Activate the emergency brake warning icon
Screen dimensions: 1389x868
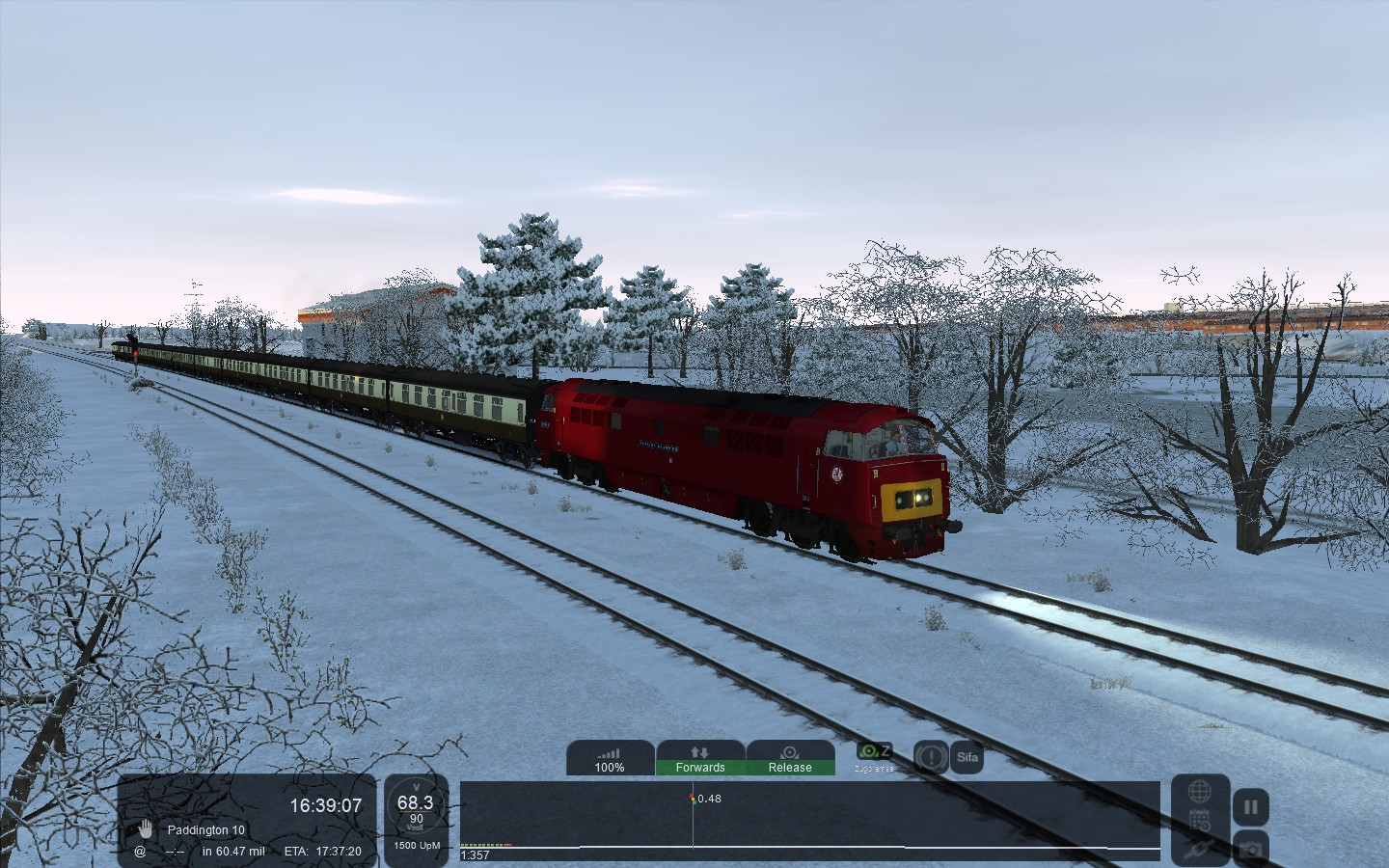pos(931,757)
